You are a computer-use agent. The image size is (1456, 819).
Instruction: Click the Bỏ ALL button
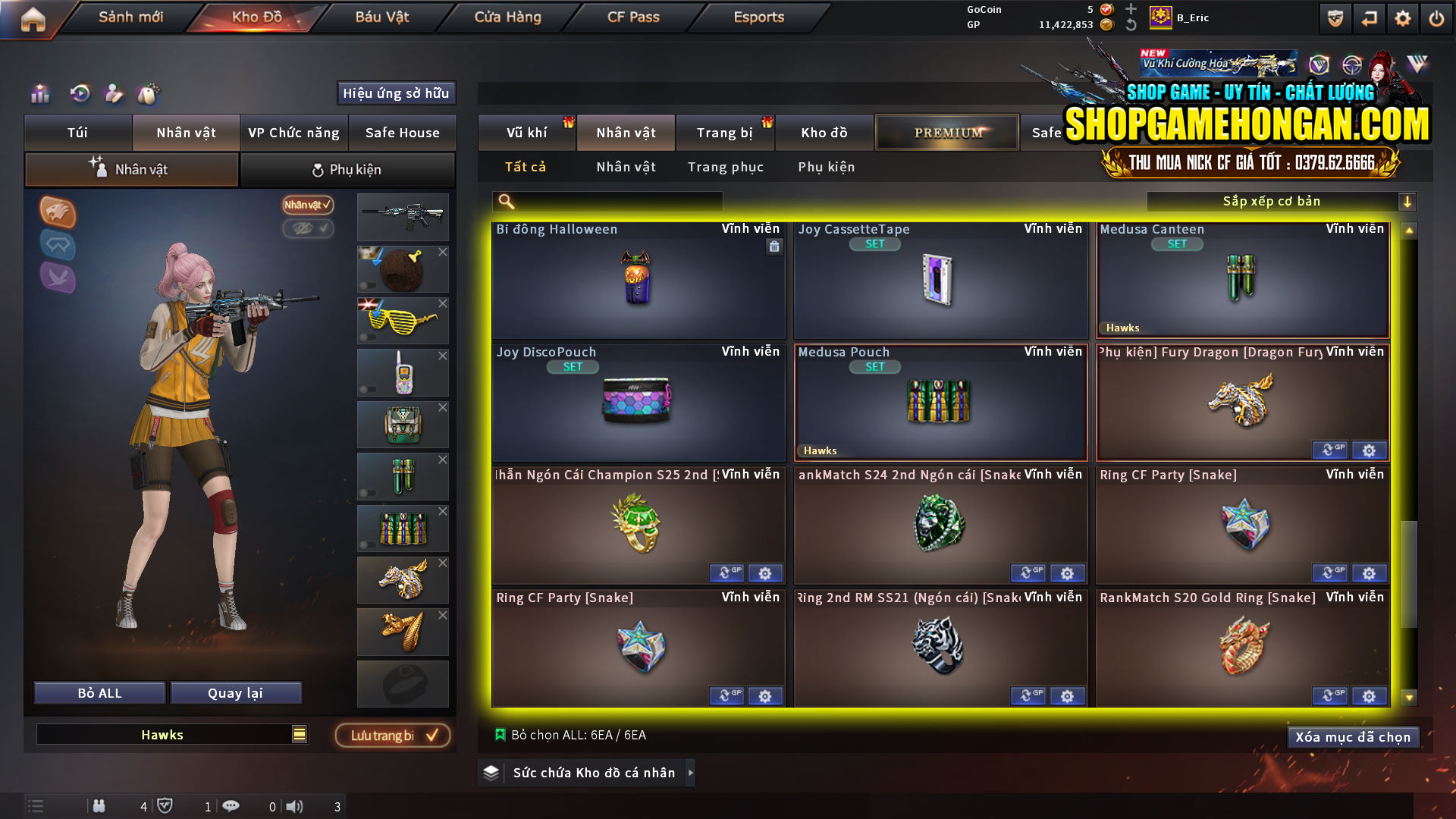99,692
